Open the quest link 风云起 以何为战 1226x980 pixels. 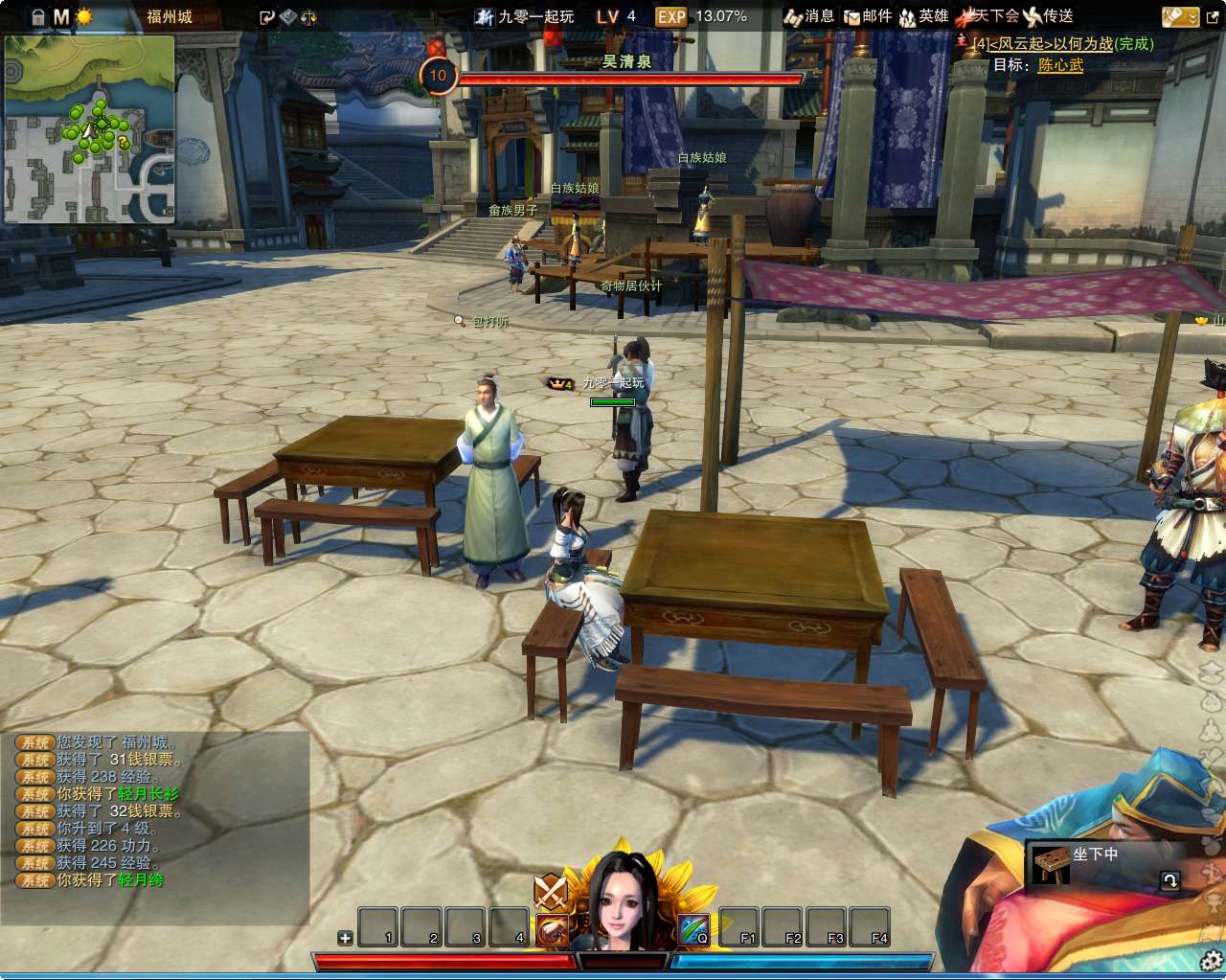[x=1063, y=43]
